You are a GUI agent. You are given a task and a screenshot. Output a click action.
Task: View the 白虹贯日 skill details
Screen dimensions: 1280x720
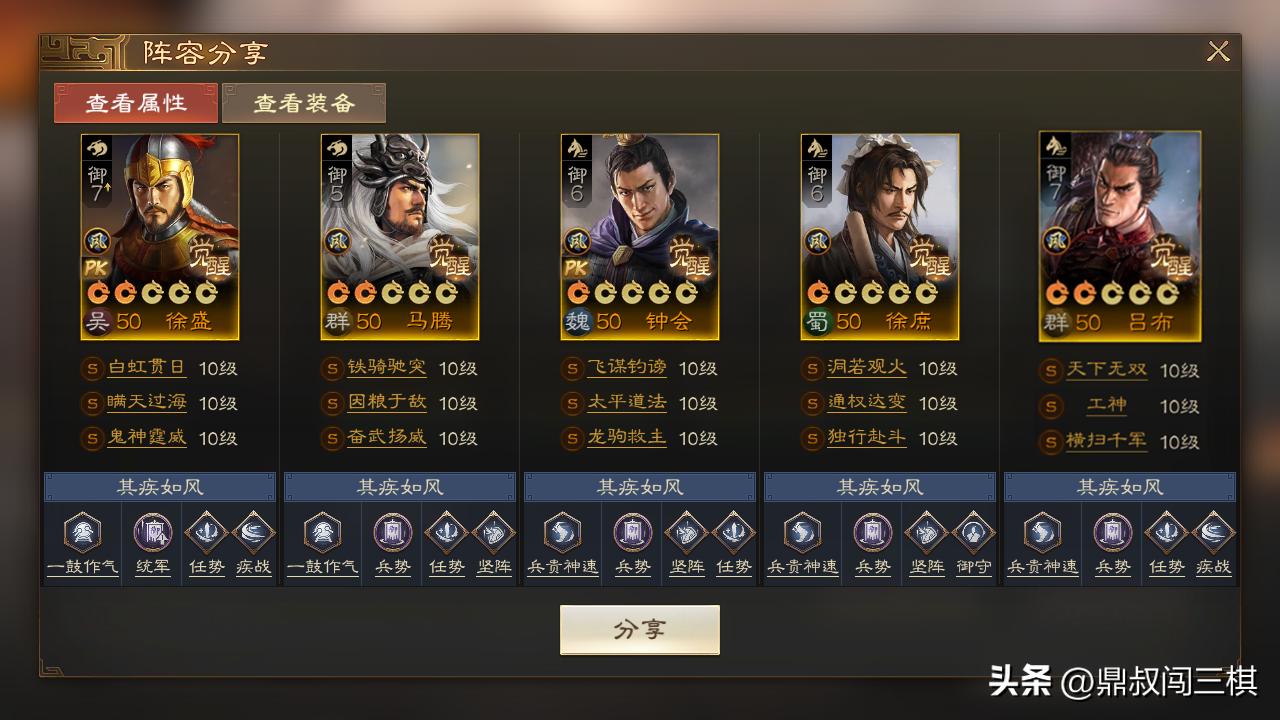pos(147,368)
